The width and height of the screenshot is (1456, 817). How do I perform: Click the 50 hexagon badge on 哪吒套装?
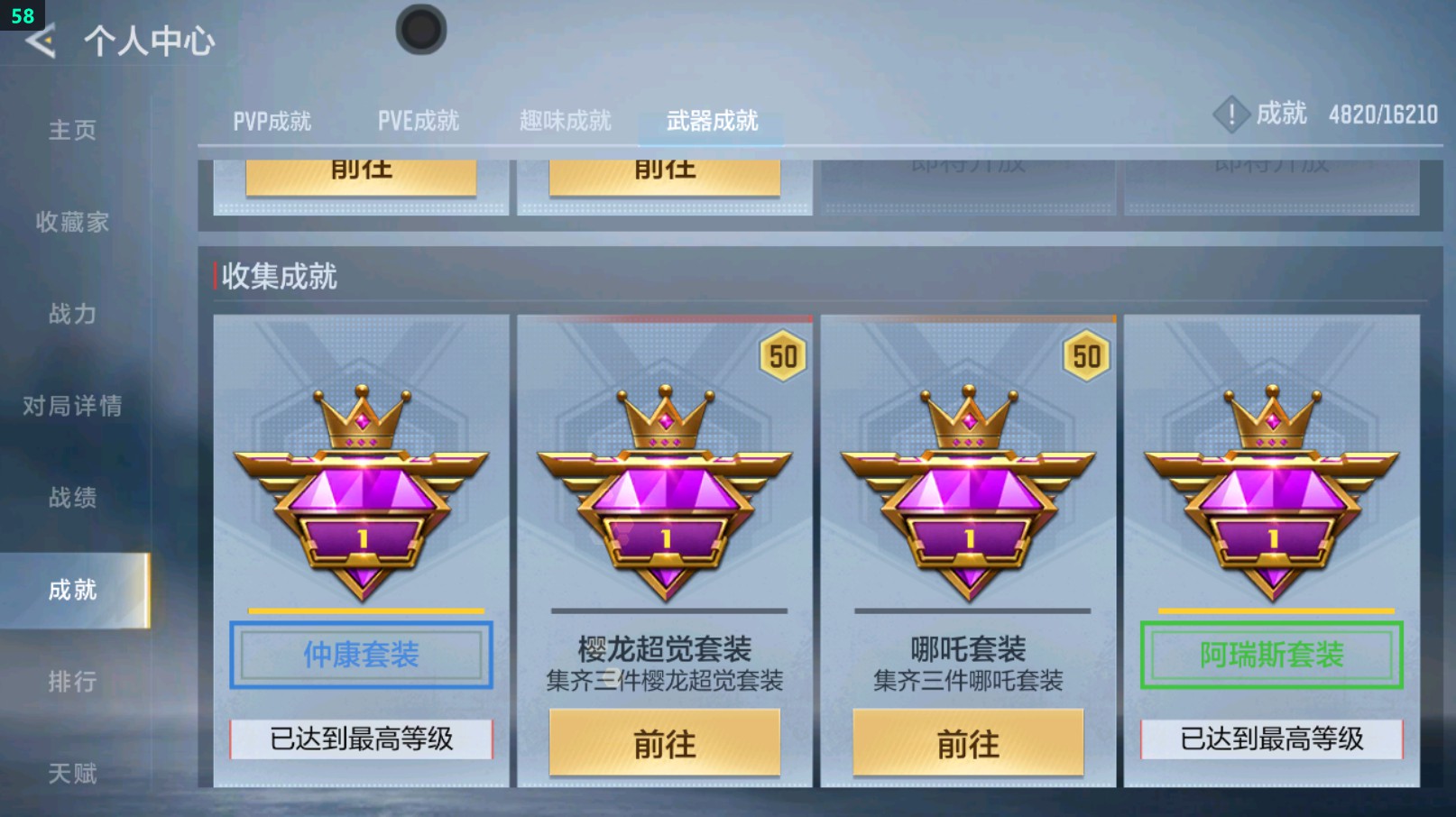pyautogui.click(x=1085, y=357)
